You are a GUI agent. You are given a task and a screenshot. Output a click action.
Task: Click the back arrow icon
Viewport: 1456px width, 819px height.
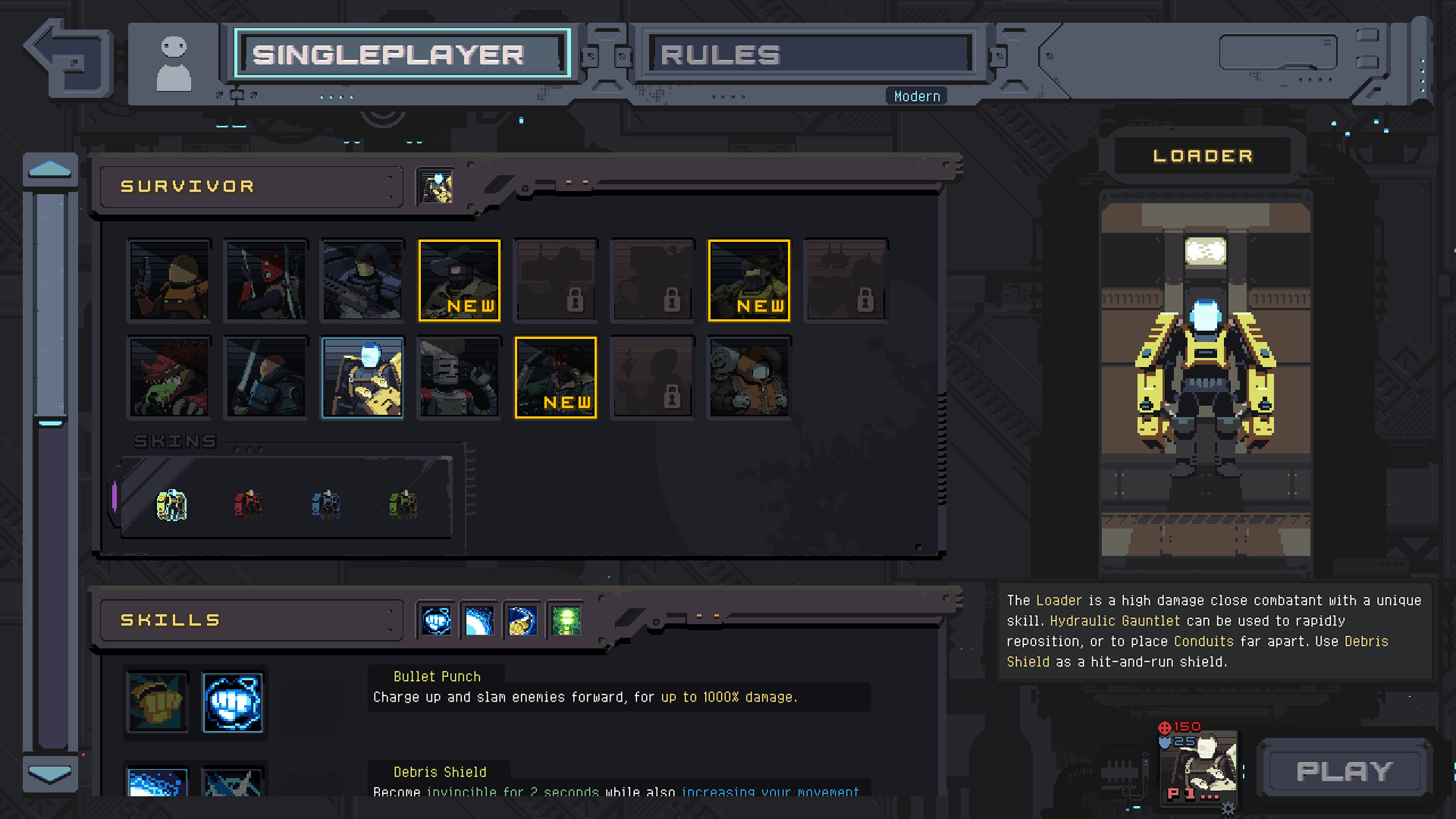67,59
